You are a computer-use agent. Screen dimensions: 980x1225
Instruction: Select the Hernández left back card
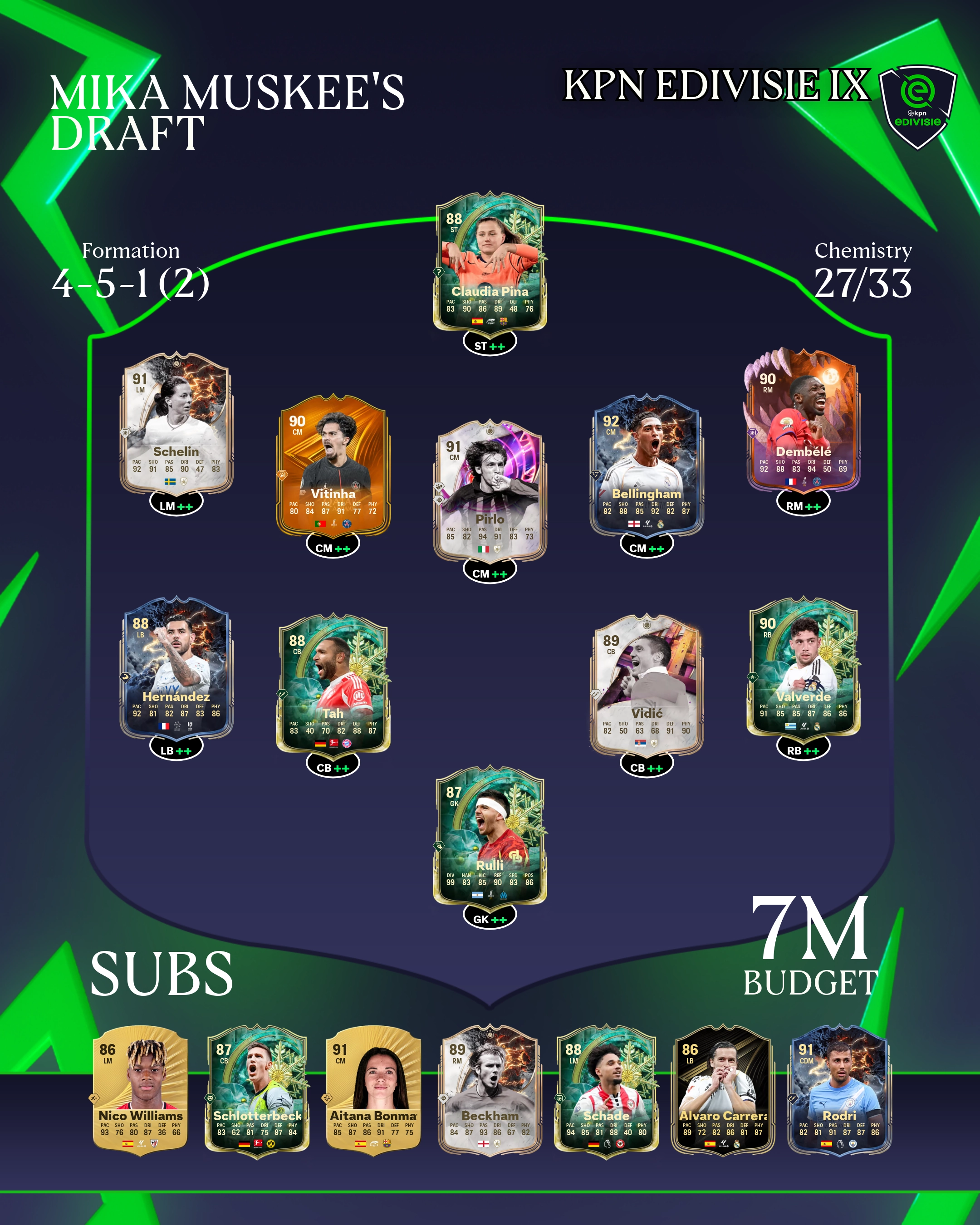coord(176,668)
